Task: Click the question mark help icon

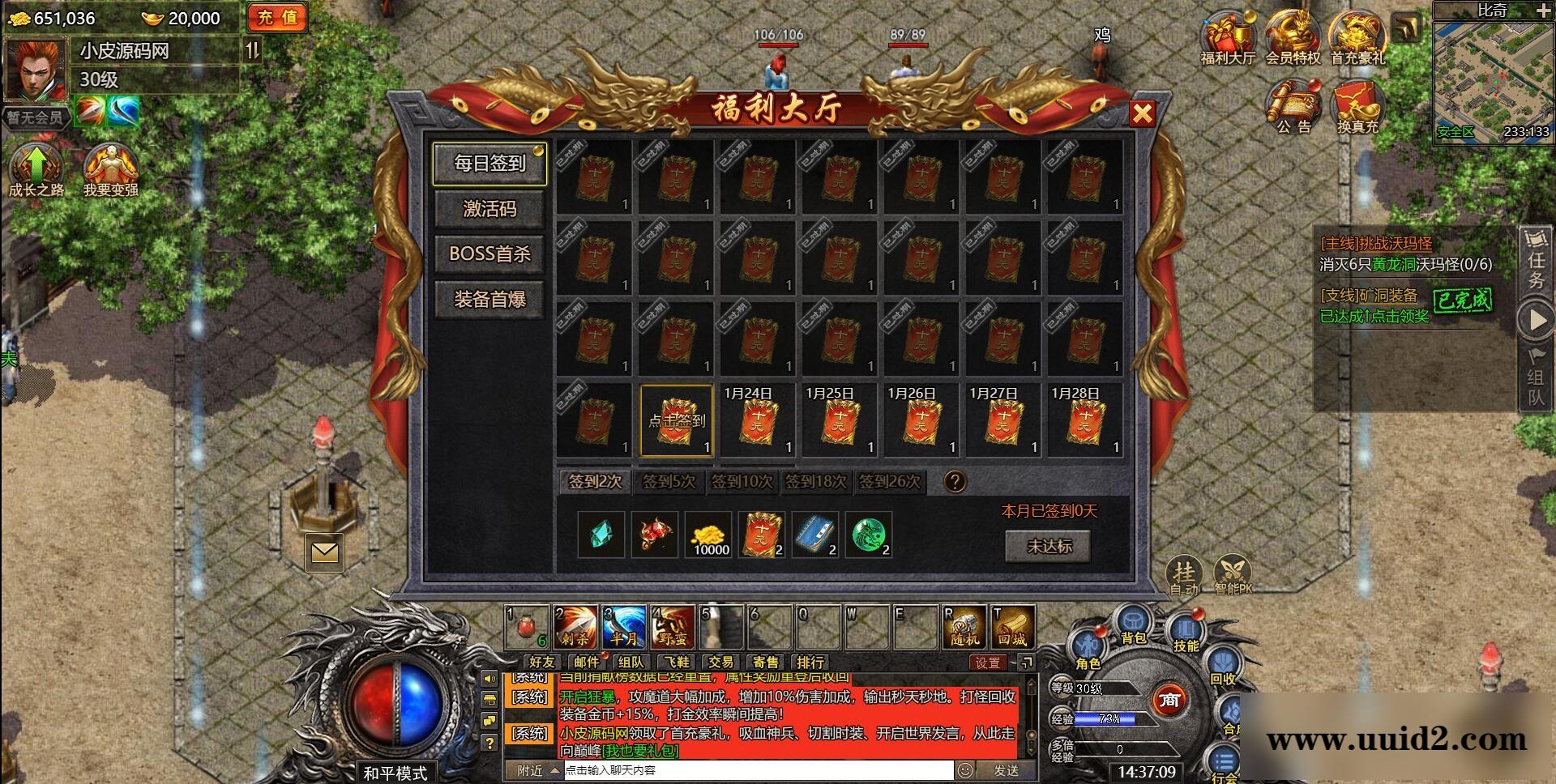Action: tap(955, 482)
